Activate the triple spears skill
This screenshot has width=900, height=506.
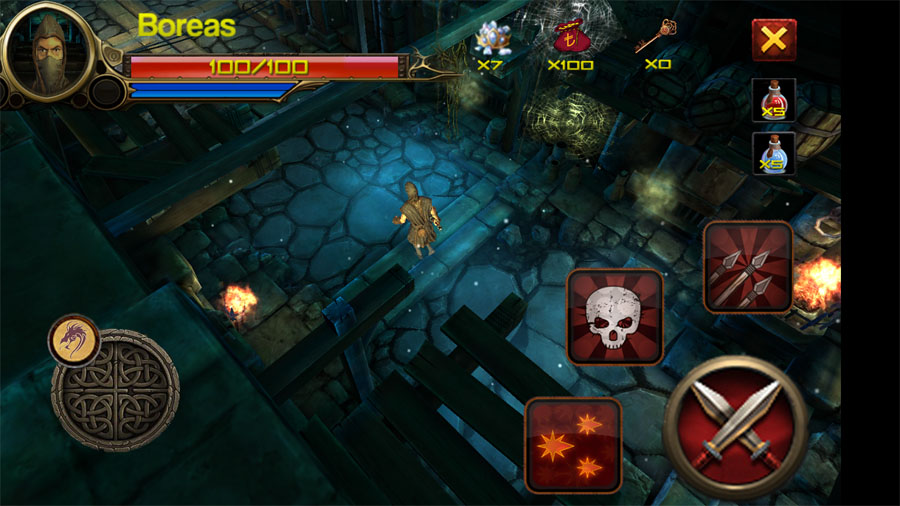pyautogui.click(x=748, y=267)
